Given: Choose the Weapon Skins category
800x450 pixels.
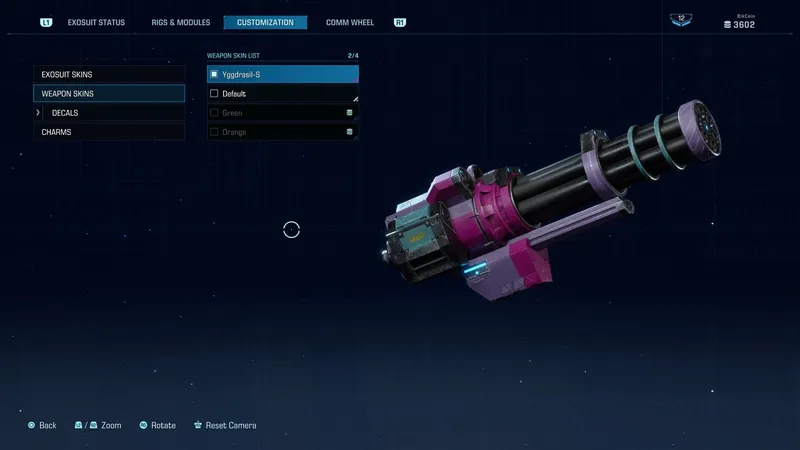Looking at the screenshot, I should click(x=109, y=93).
